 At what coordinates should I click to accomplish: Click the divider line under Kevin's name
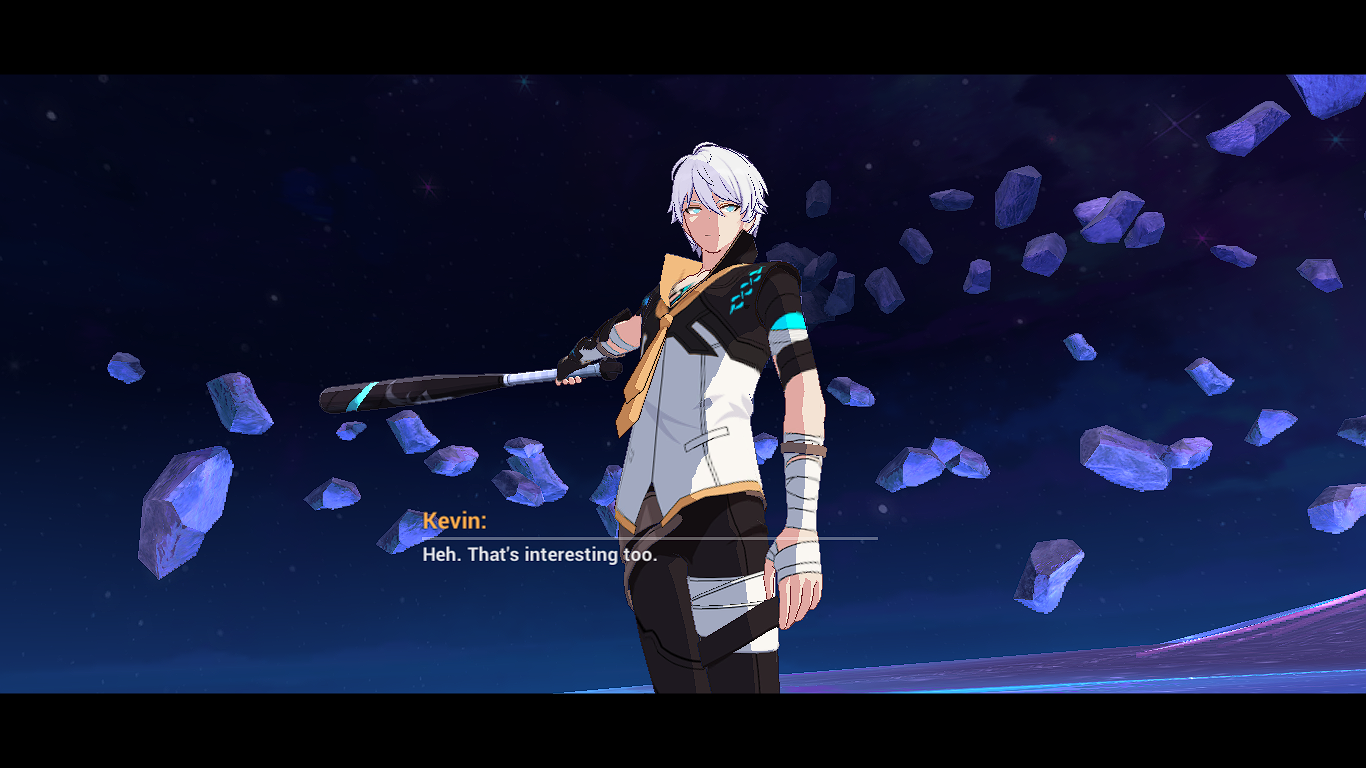650,537
